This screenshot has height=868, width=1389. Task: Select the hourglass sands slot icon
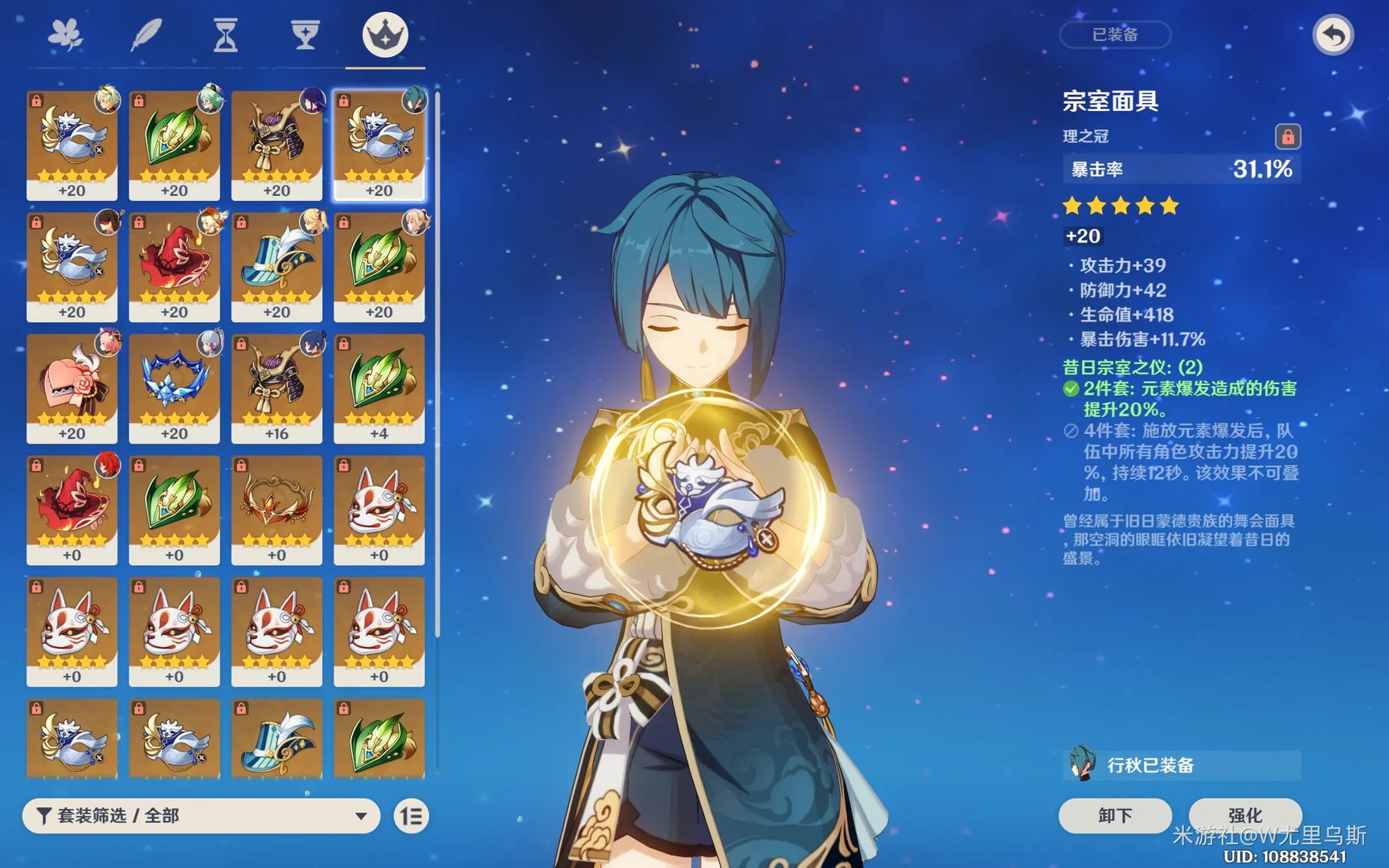click(225, 34)
